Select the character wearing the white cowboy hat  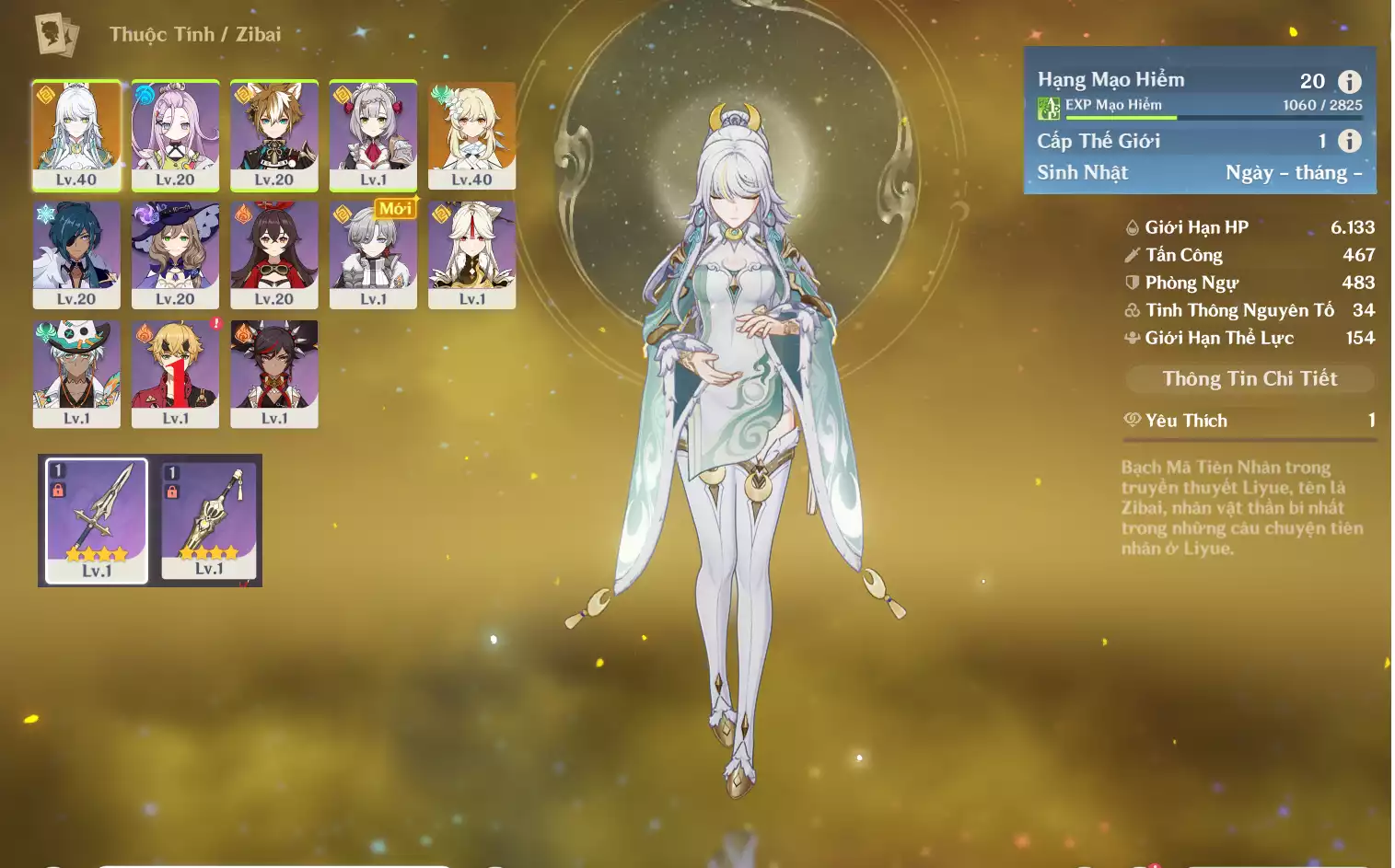(x=76, y=373)
